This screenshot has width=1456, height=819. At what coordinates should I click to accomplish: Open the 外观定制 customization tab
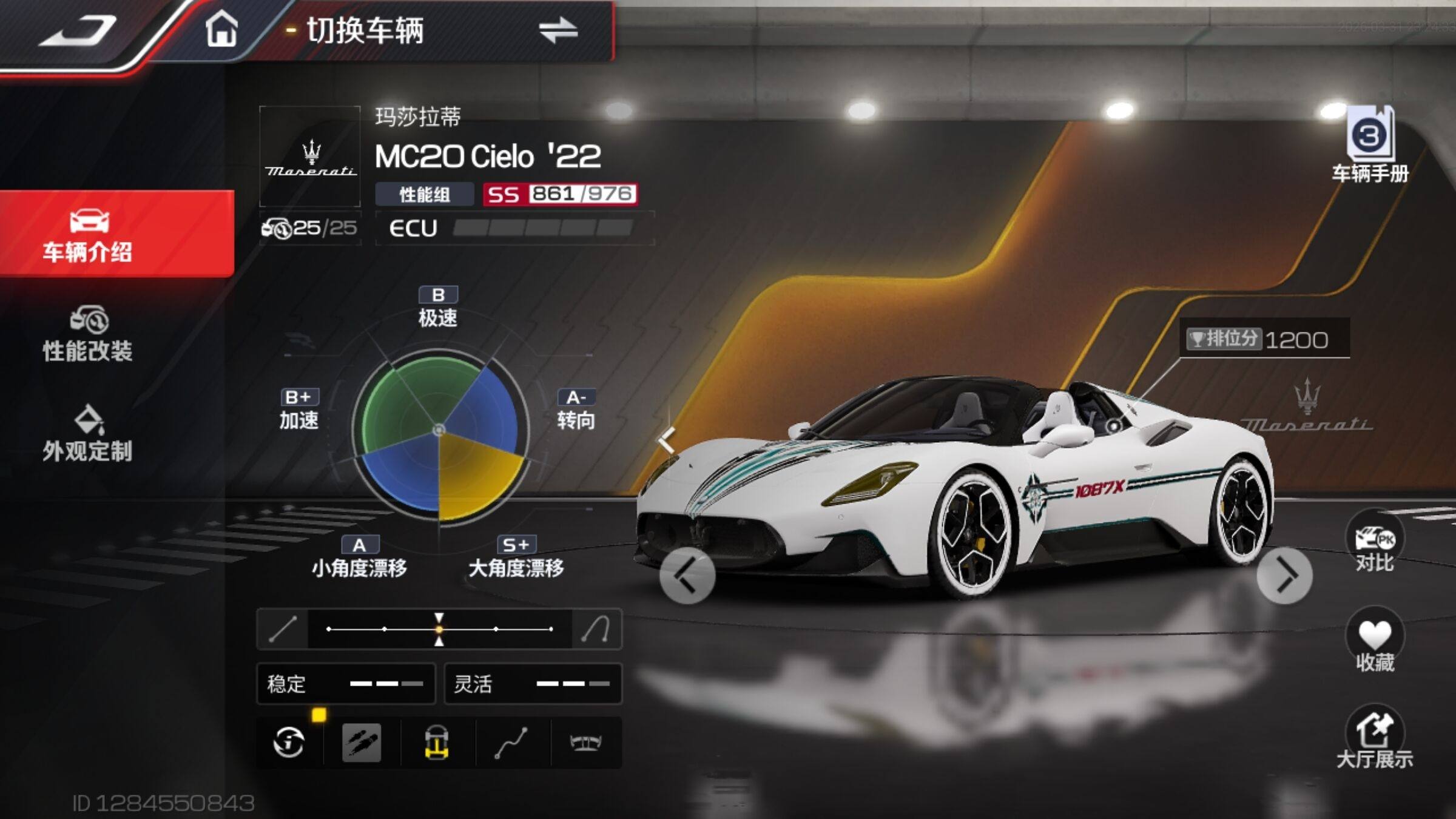pos(88,434)
